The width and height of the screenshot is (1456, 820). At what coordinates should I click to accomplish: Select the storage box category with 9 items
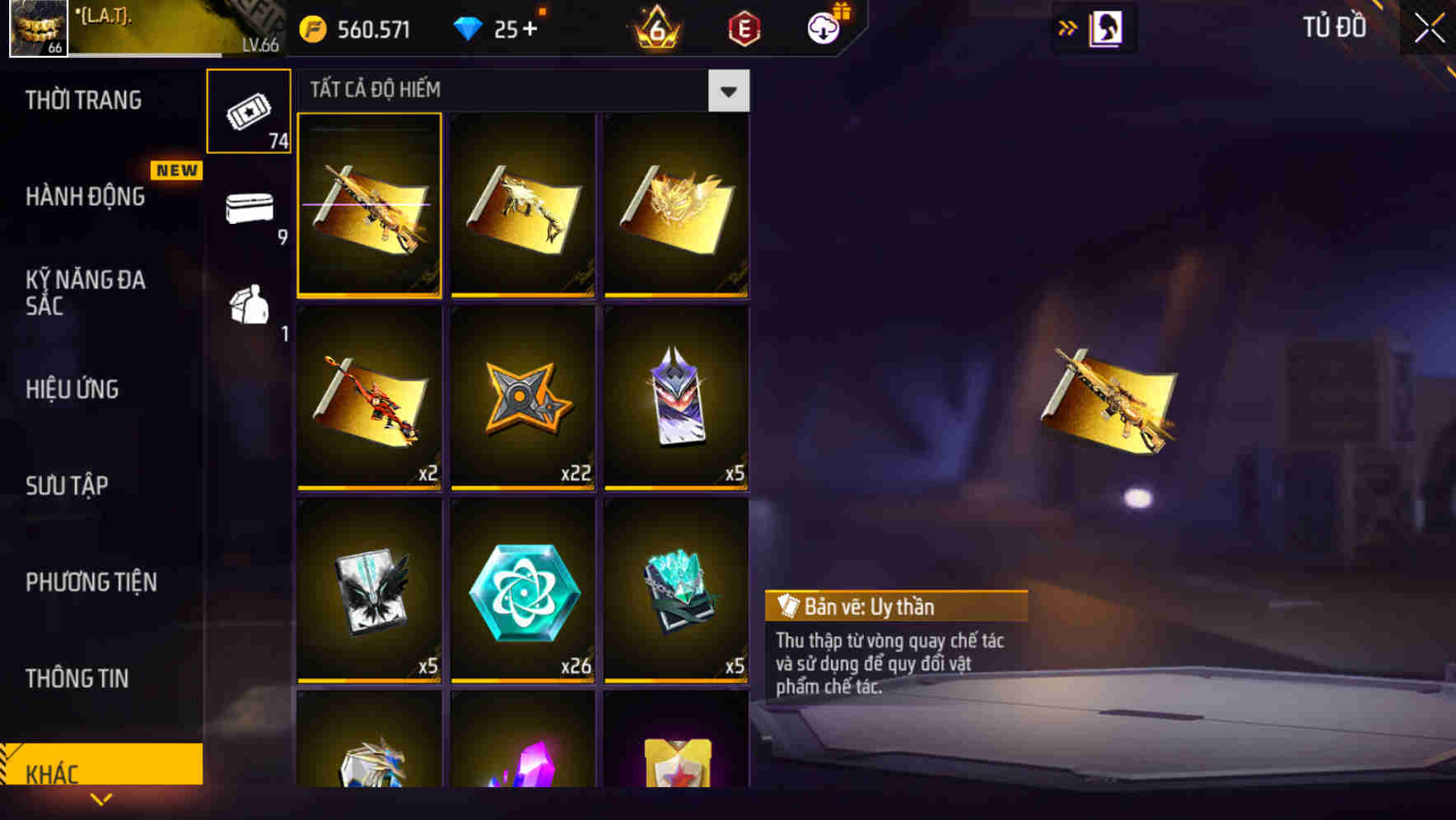click(249, 212)
